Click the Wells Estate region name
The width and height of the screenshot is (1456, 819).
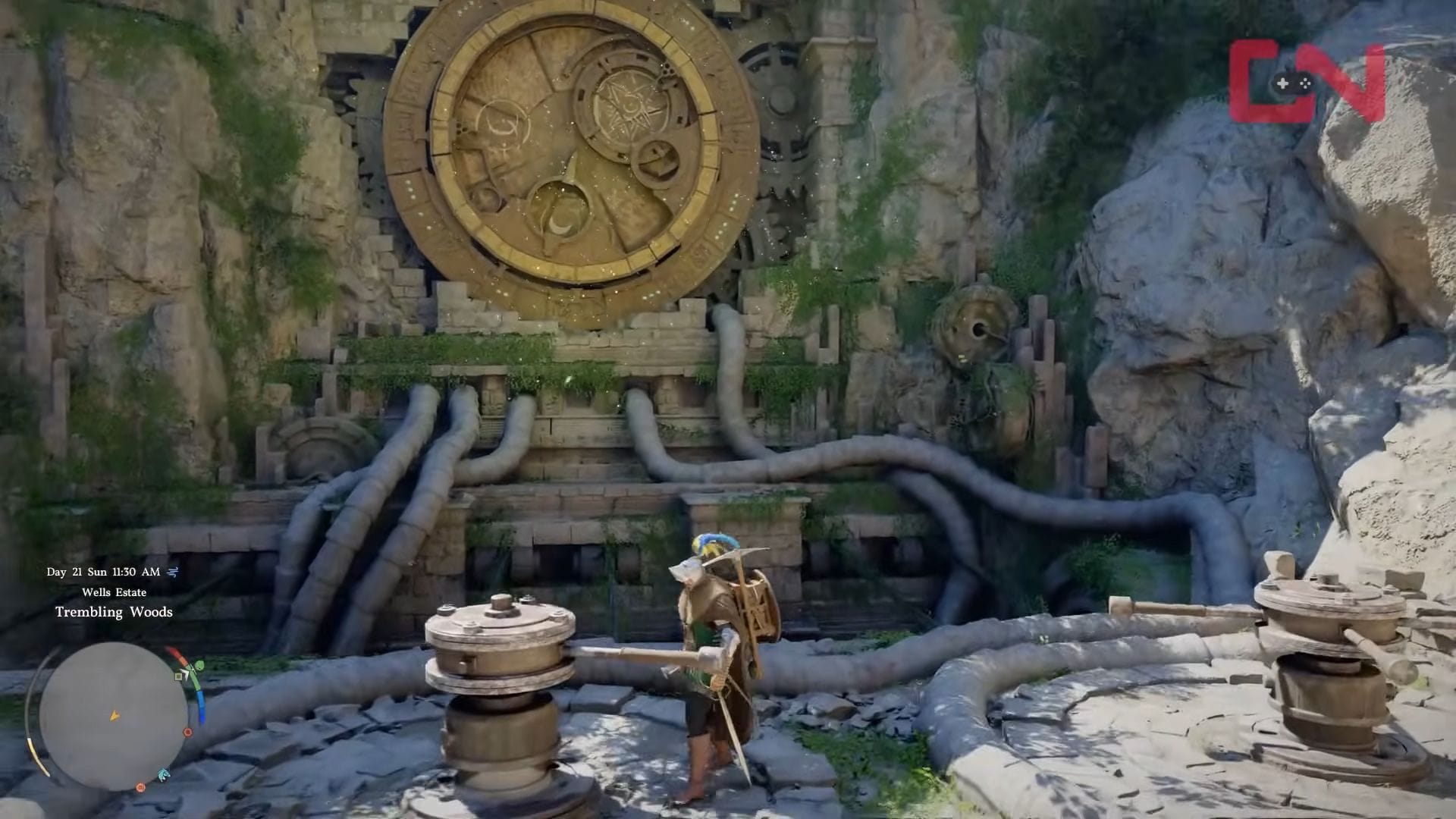(115, 593)
